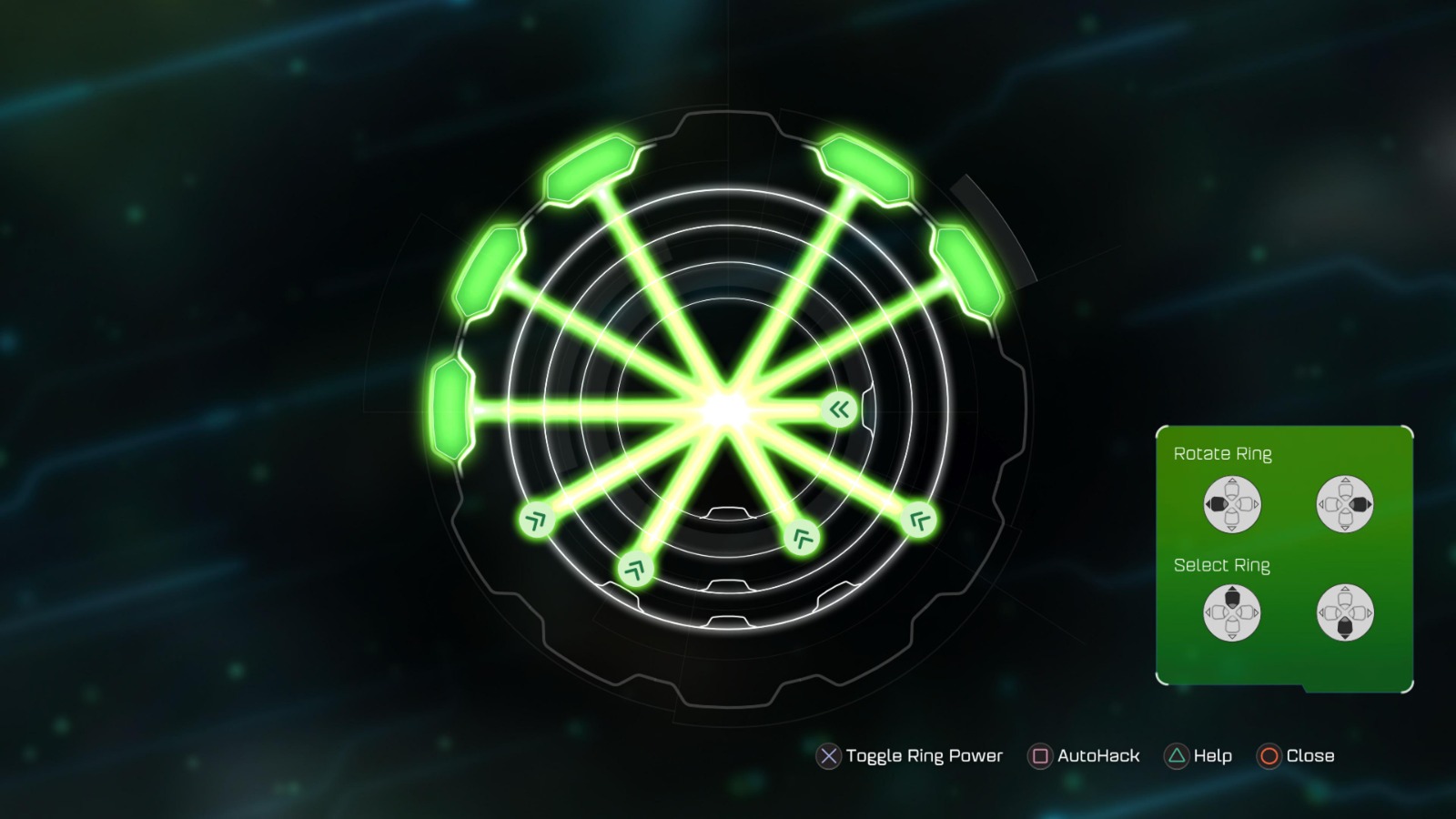Screen dimensions: 1456x819
Task: Open the Help option
Action: [x=1210, y=755]
